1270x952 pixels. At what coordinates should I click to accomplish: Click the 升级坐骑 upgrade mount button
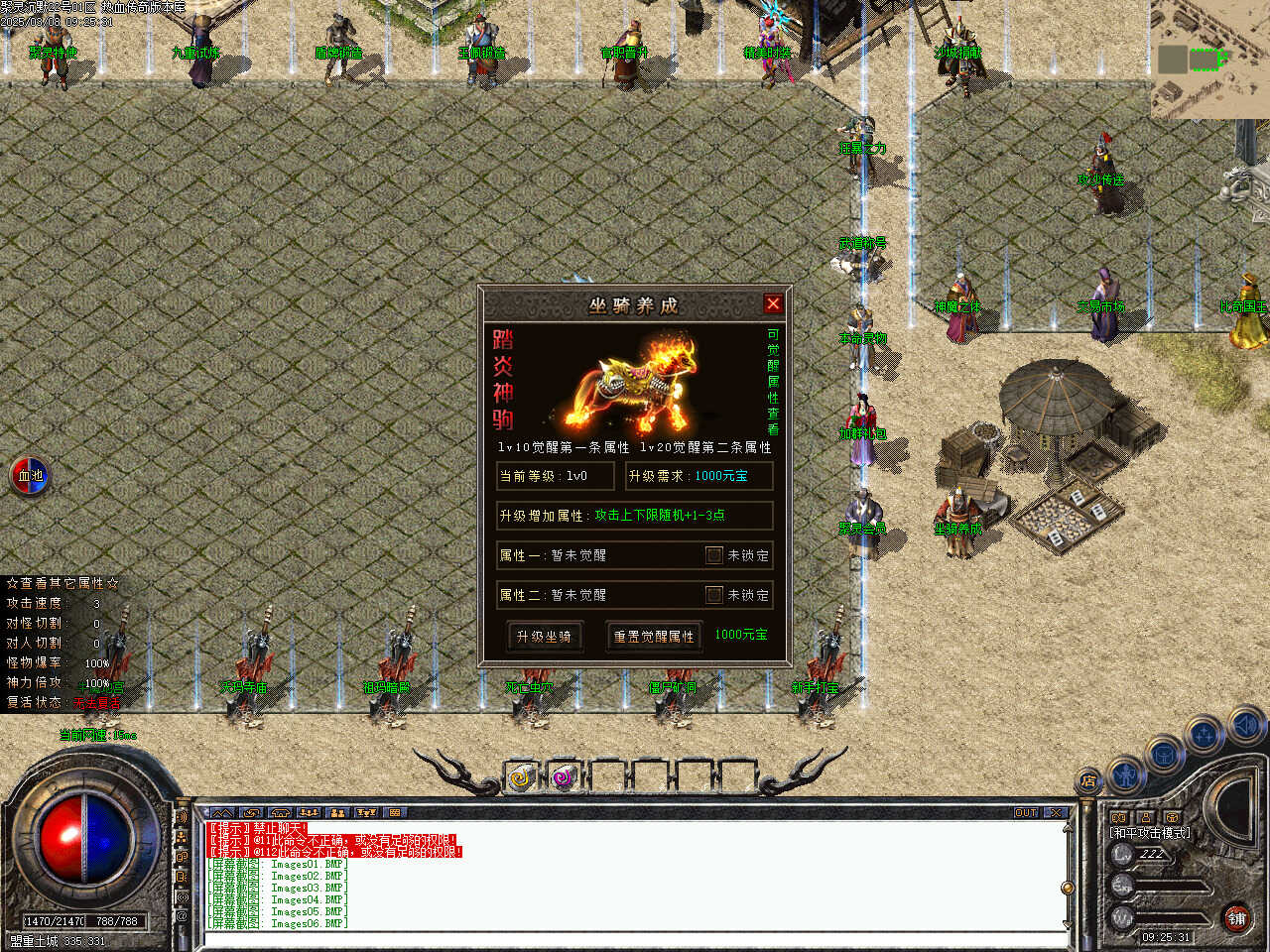544,637
